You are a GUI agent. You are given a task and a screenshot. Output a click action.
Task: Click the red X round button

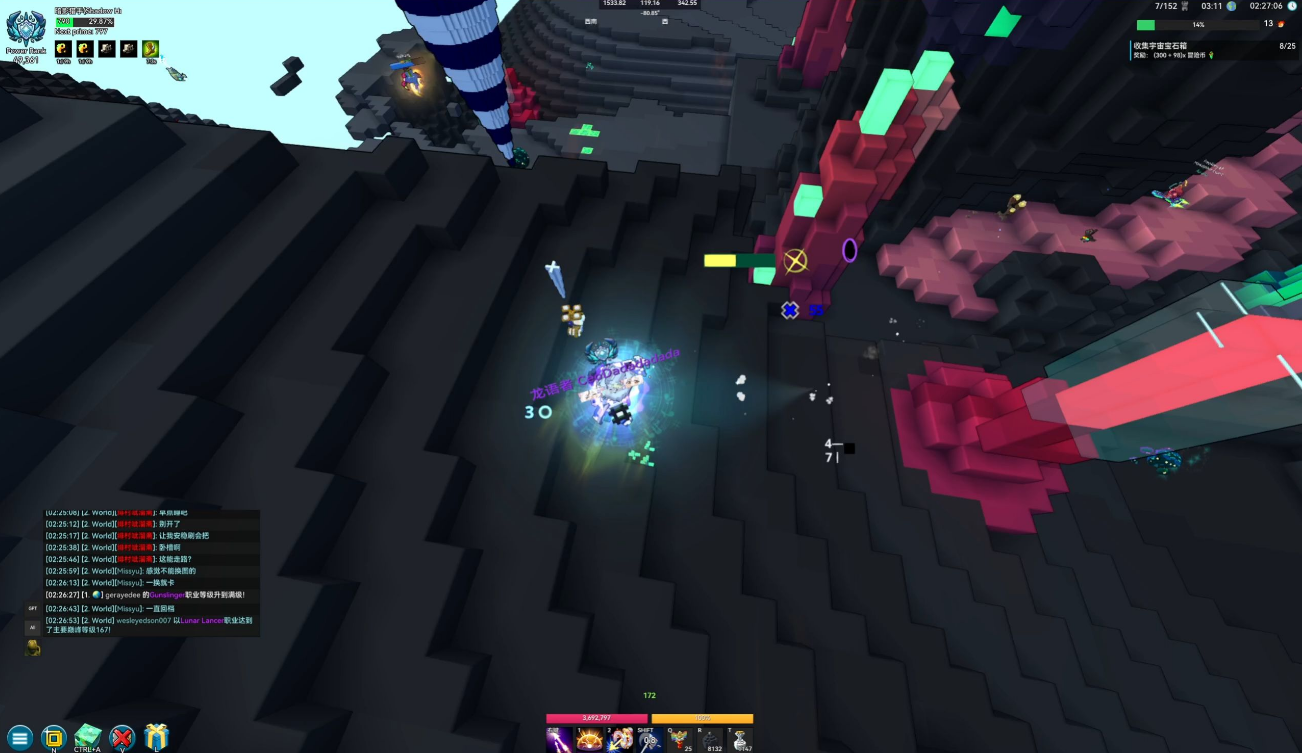pyautogui.click(x=122, y=738)
